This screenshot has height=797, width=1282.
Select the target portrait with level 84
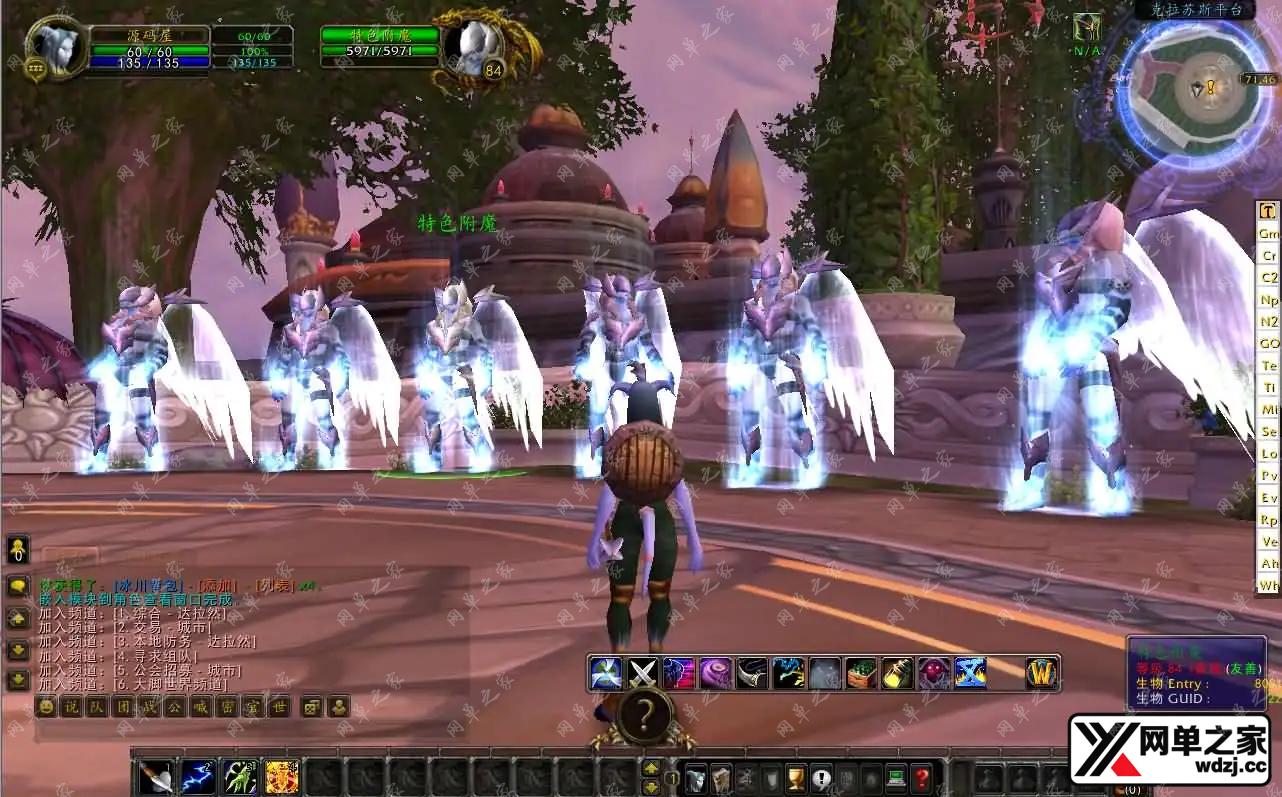point(467,48)
